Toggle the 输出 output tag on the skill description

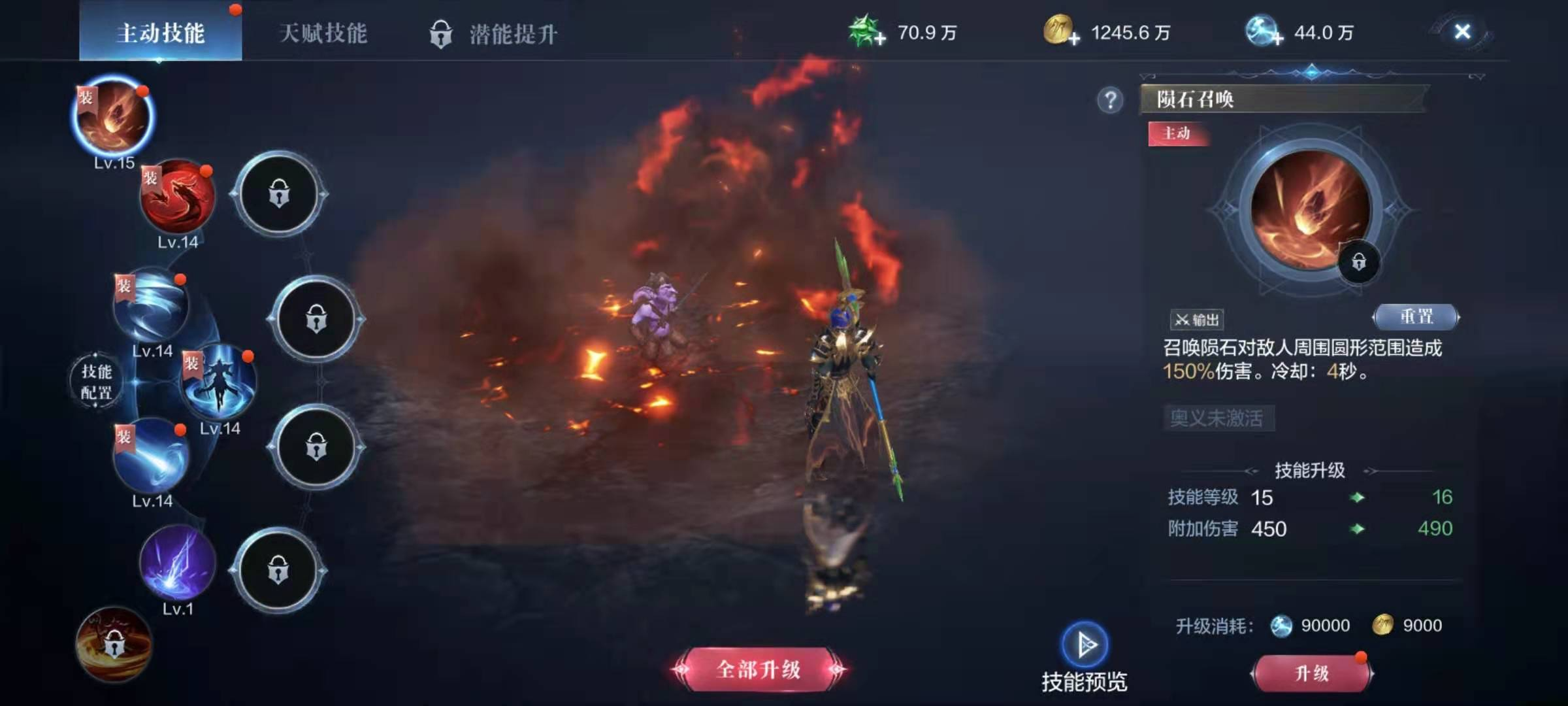(1197, 320)
